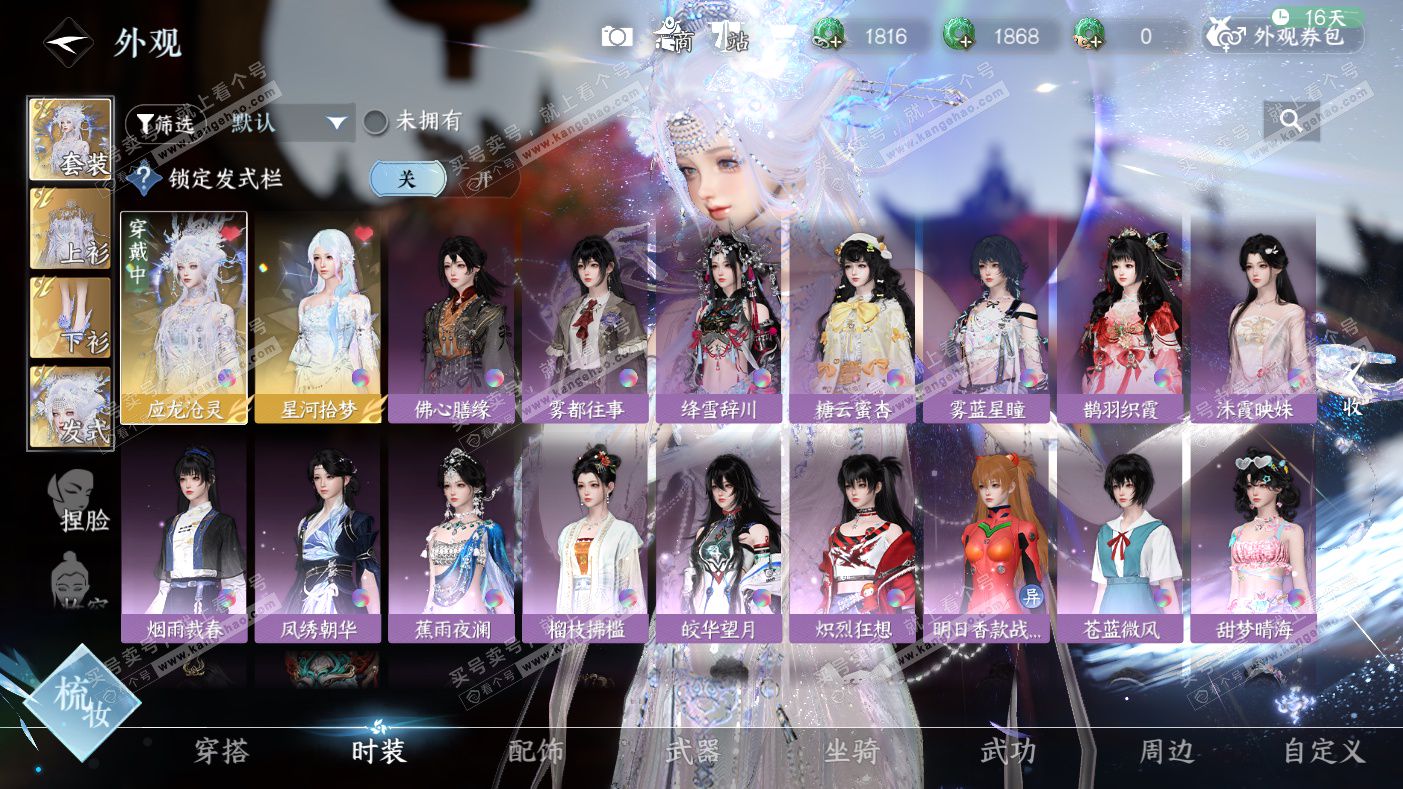Open the 配饰 tab
This screenshot has height=789, width=1403.
pyautogui.click(x=536, y=752)
